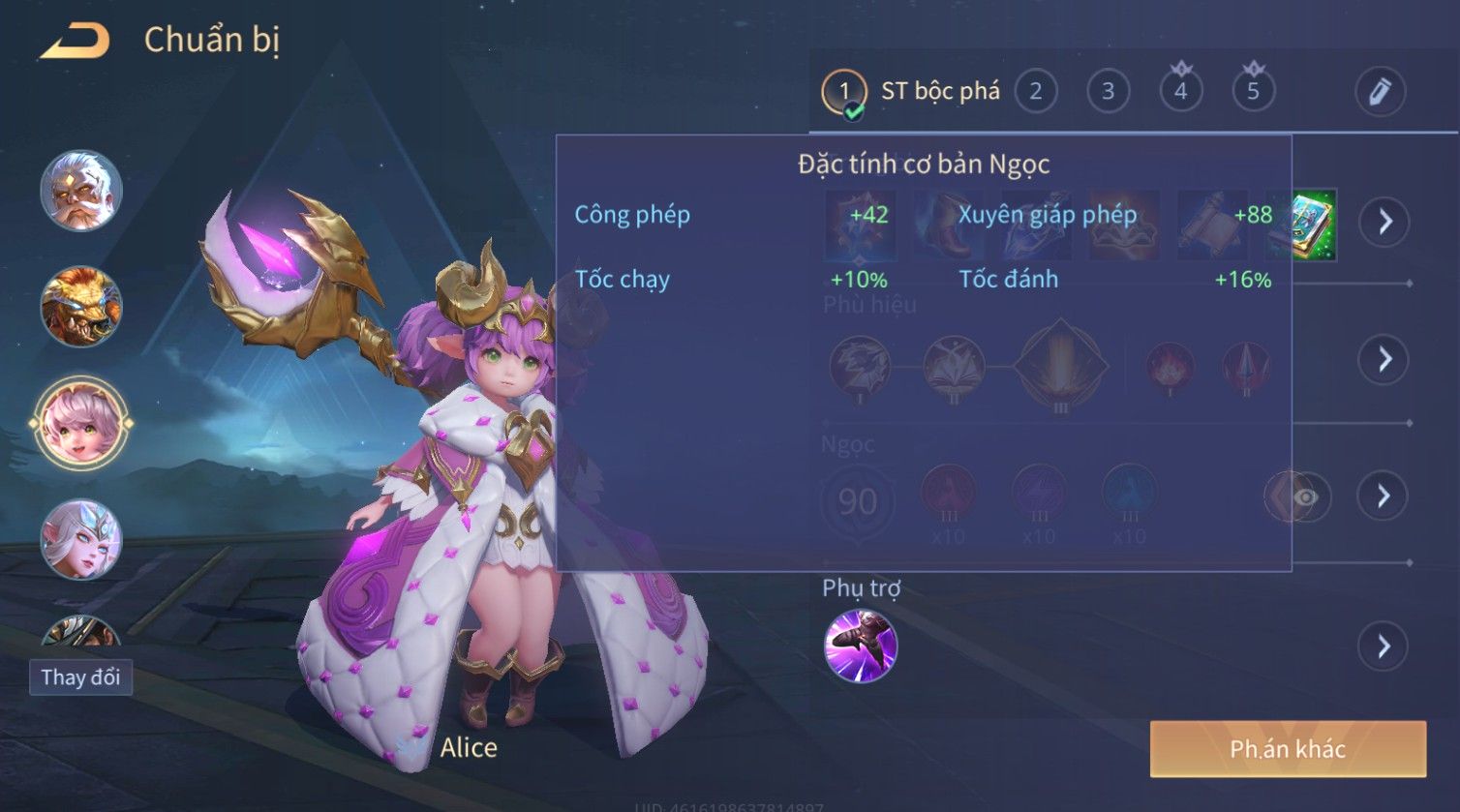The image size is (1460, 812).
Task: Toggle the eye icon for Ngọc stats
Action: [x=1304, y=497]
